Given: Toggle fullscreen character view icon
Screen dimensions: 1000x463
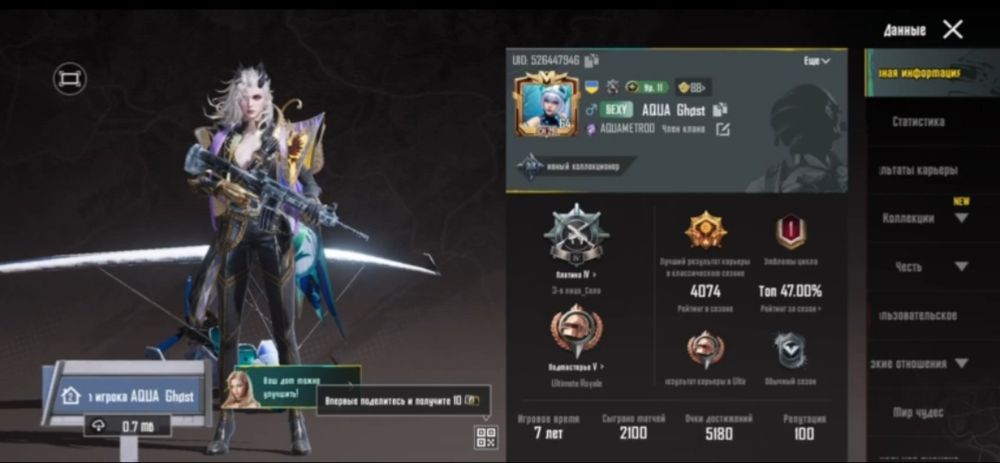Looking at the screenshot, I should click(70, 80).
